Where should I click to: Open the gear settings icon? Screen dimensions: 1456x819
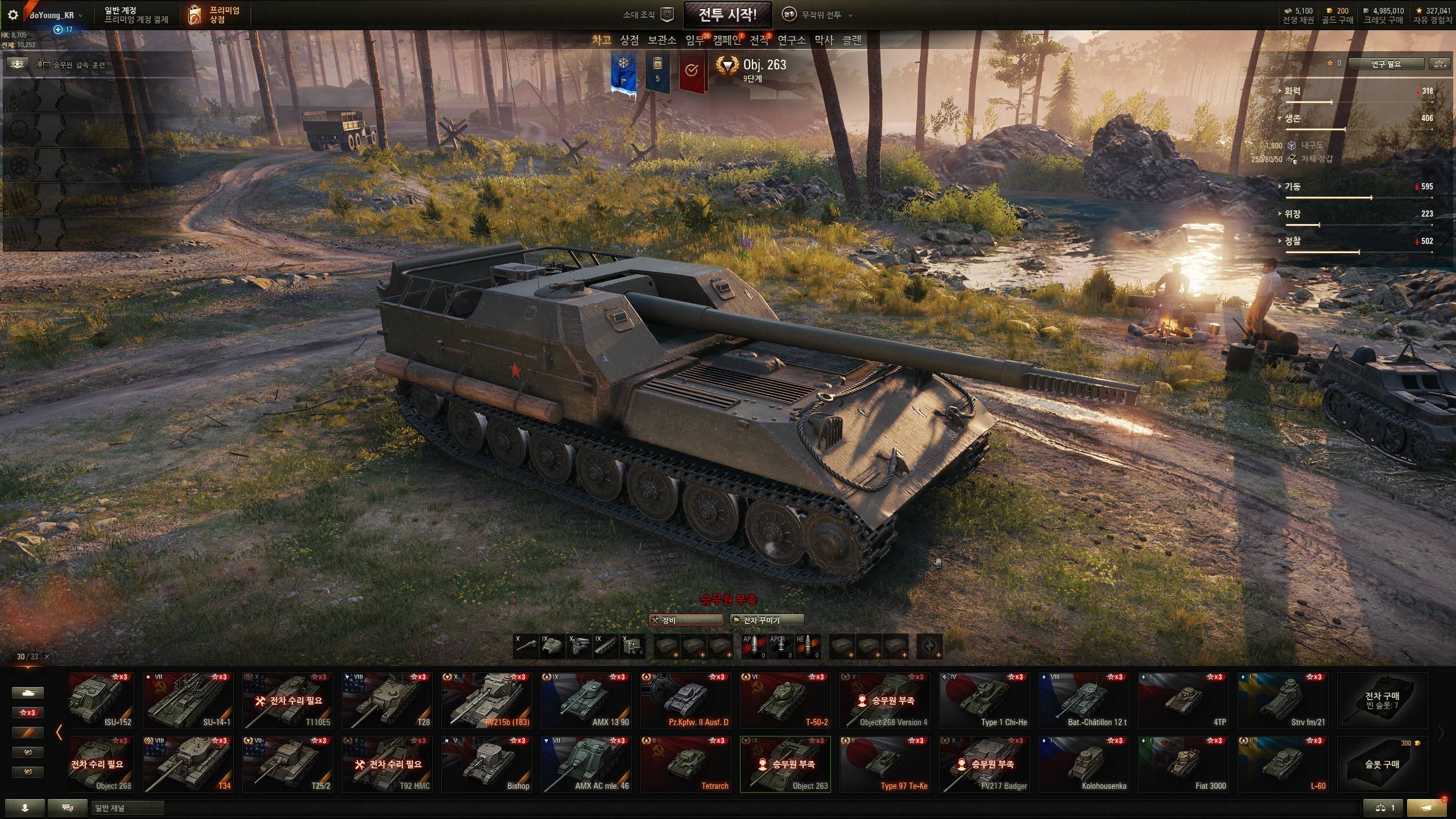click(13, 15)
